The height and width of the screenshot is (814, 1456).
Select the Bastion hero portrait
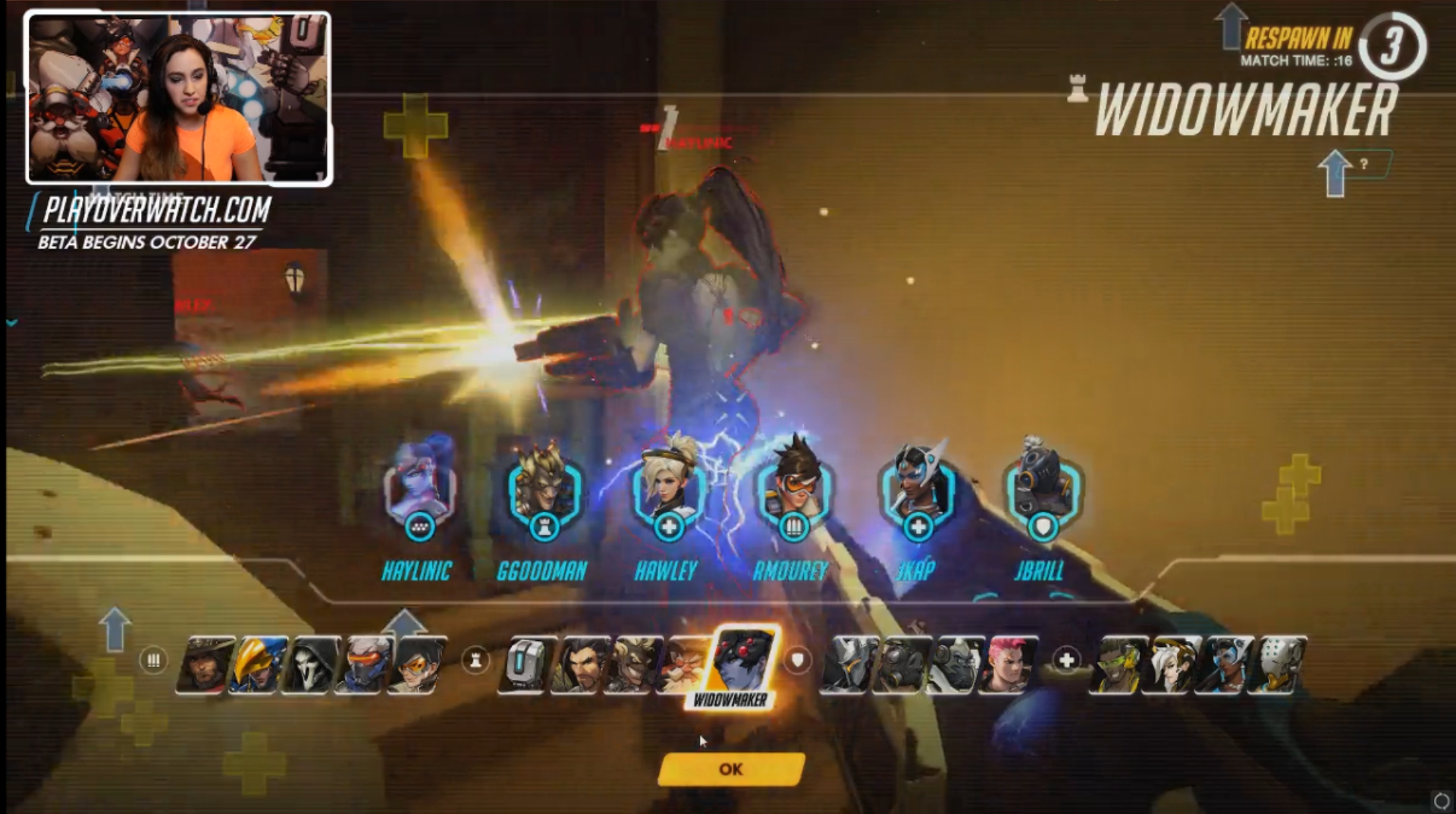pos(524,665)
